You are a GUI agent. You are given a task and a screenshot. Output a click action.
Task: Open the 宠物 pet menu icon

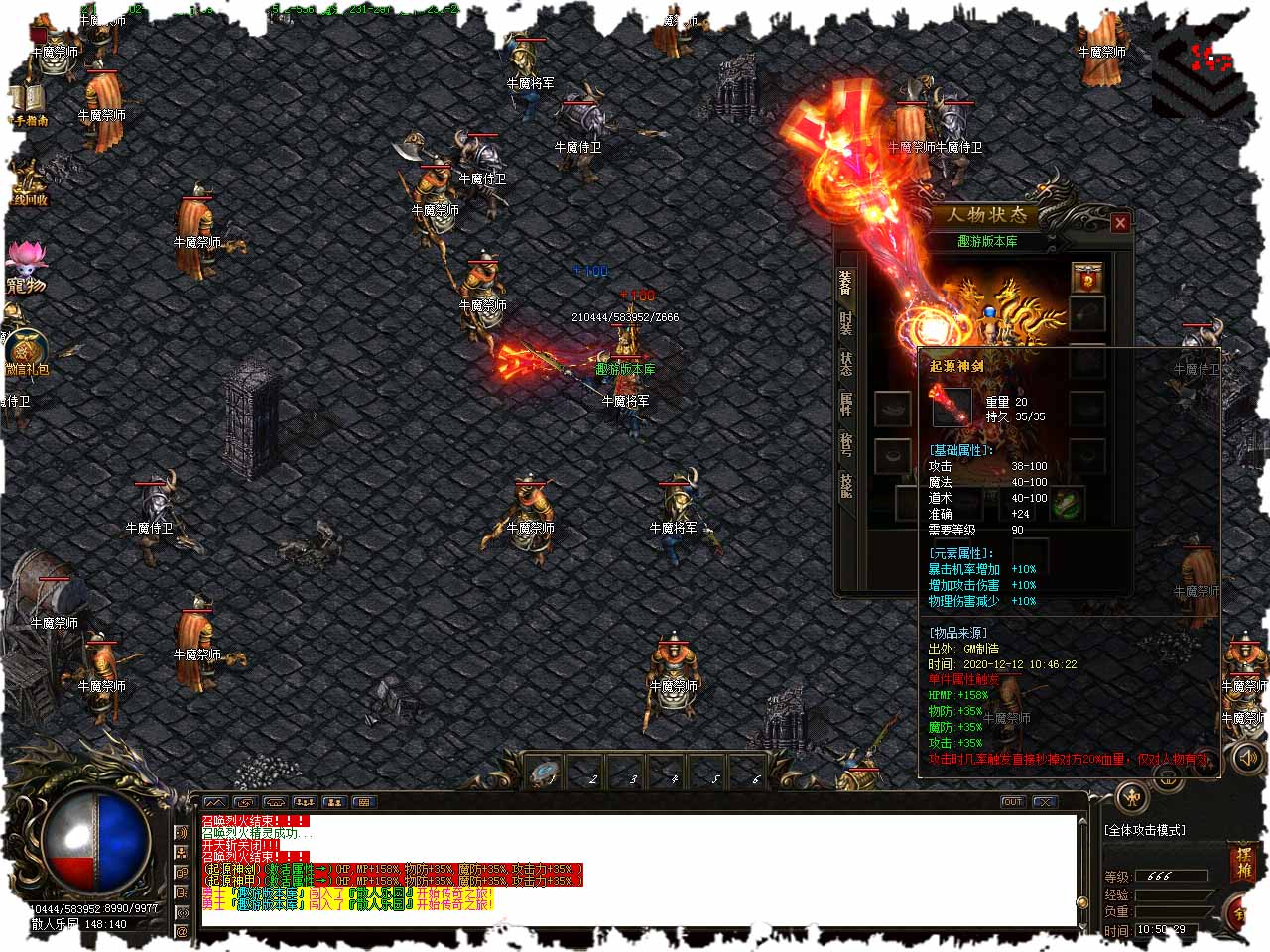click(26, 268)
